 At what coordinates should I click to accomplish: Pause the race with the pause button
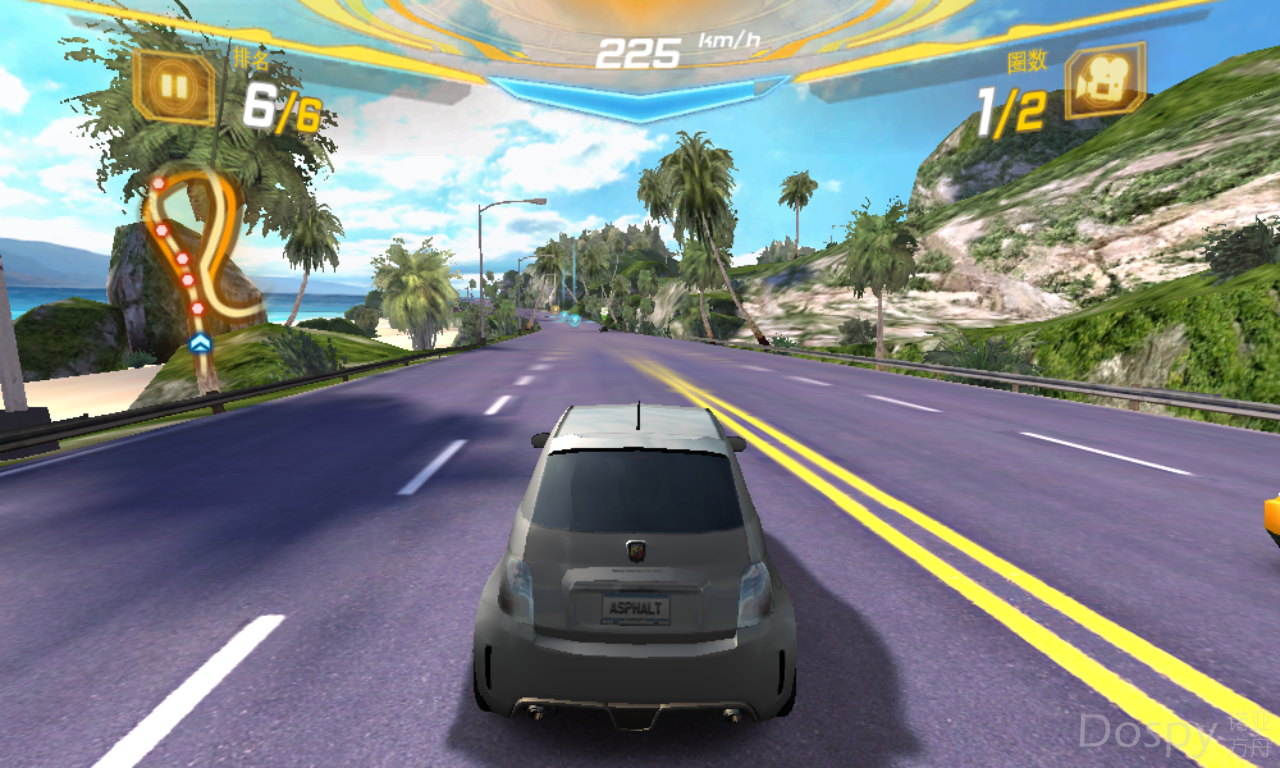(x=174, y=87)
